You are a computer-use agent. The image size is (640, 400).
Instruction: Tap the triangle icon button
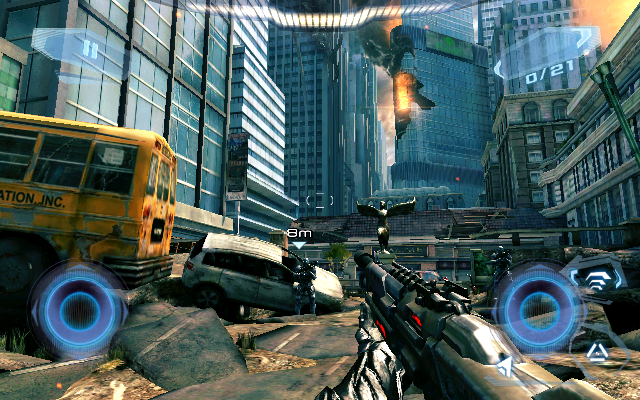click(x=596, y=350)
